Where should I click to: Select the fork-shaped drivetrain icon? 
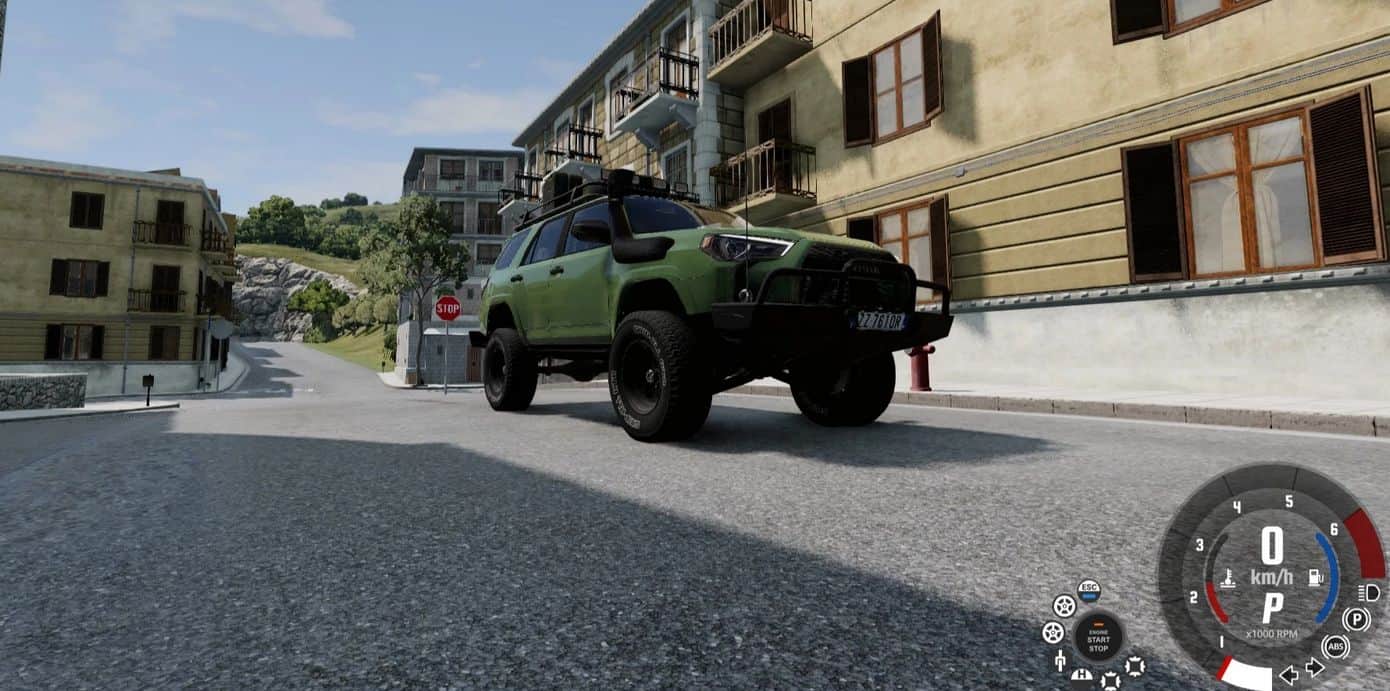point(1060,661)
